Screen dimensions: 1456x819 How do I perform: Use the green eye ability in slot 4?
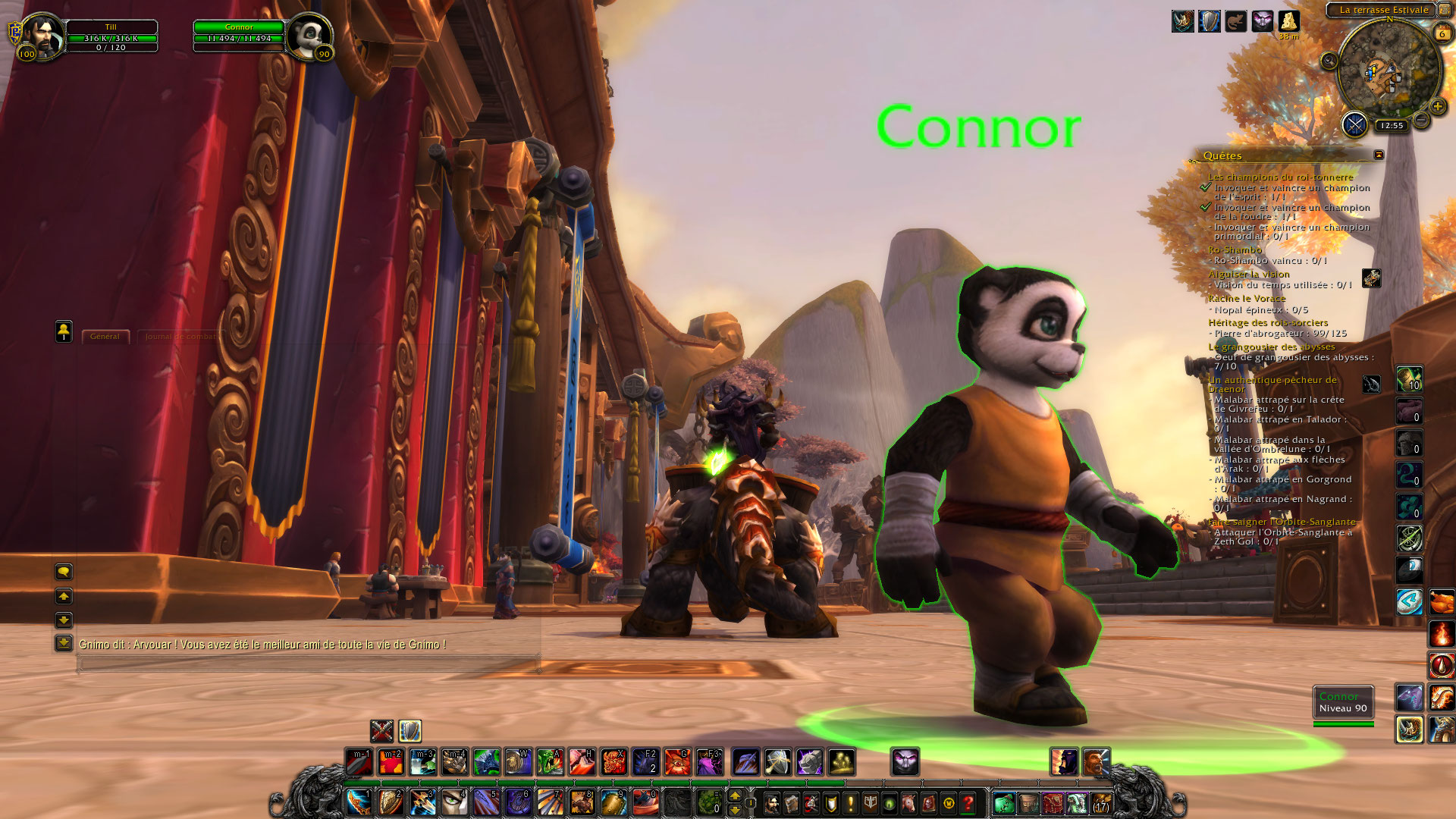[453, 802]
